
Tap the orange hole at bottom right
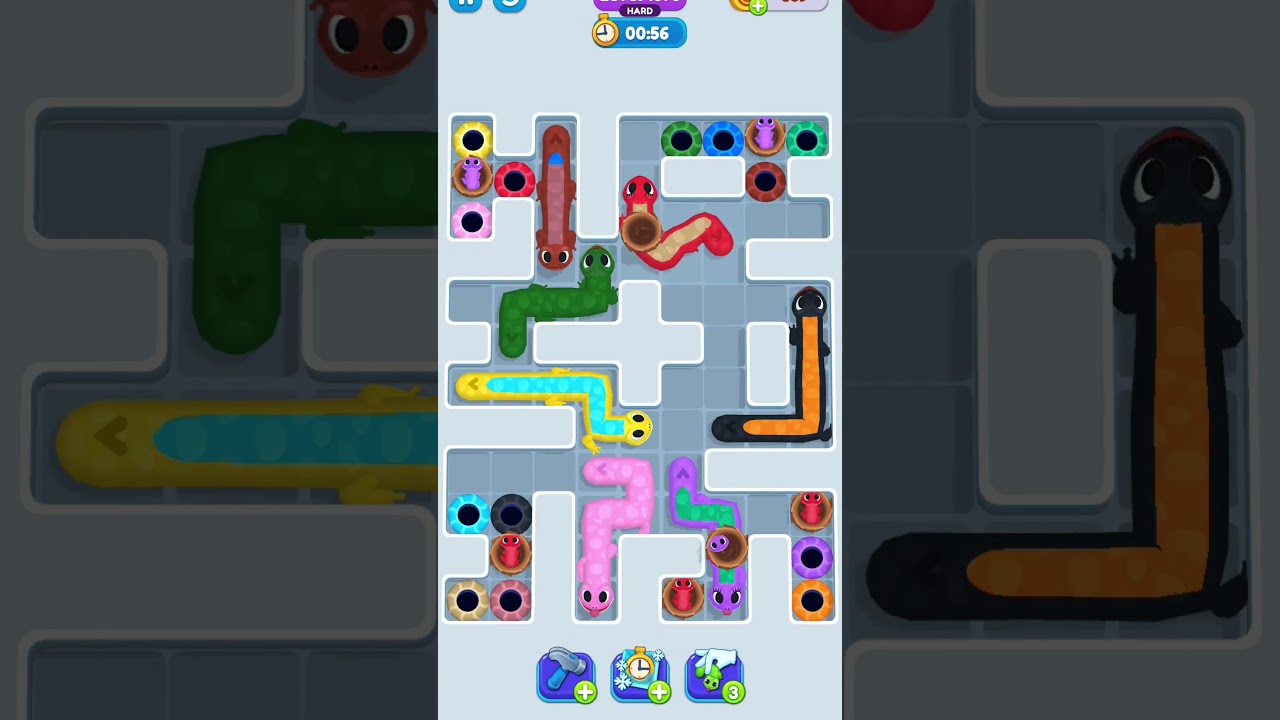point(812,596)
